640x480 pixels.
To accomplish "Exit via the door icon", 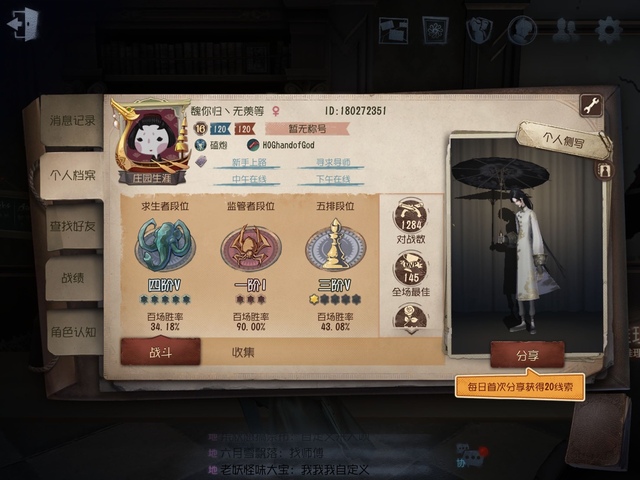I will pyautogui.click(x=22, y=24).
